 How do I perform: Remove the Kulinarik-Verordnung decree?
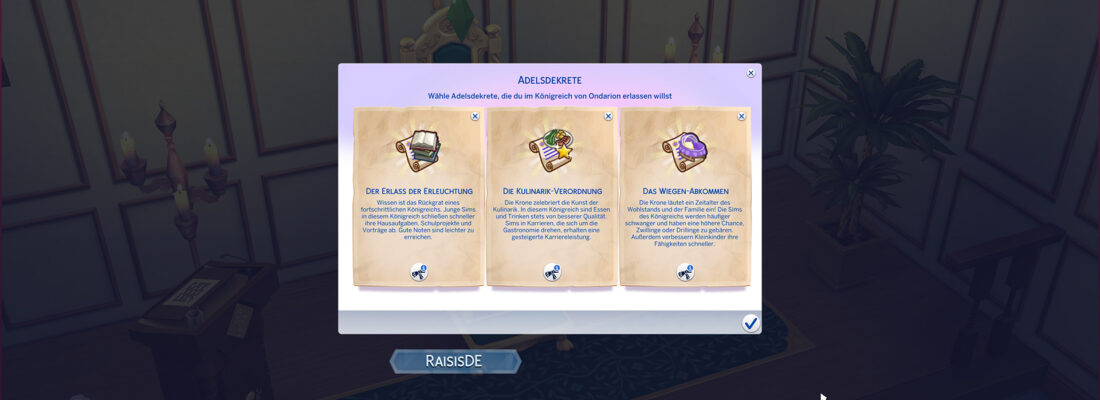pos(608,116)
